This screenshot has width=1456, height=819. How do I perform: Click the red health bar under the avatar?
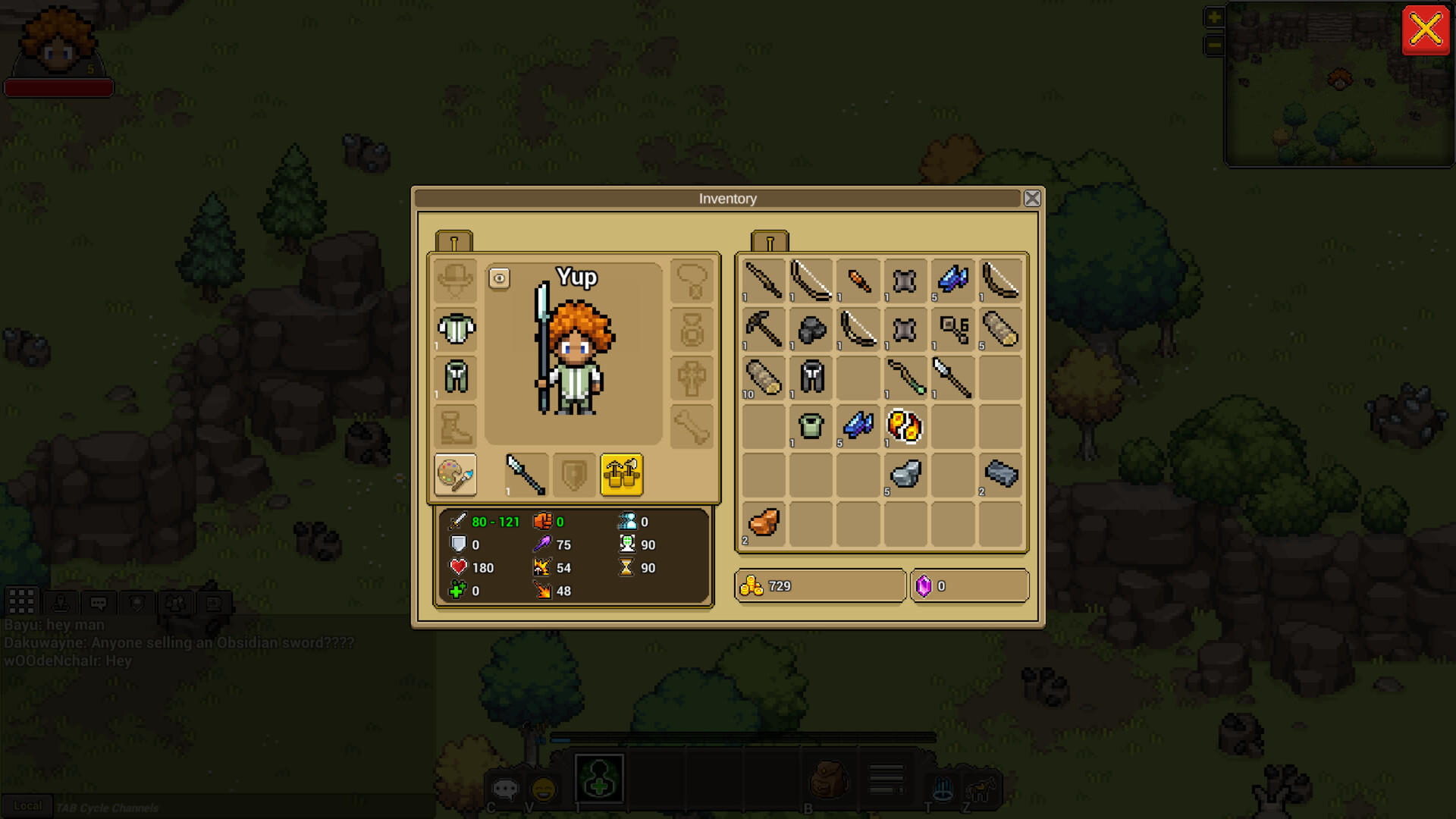(59, 87)
